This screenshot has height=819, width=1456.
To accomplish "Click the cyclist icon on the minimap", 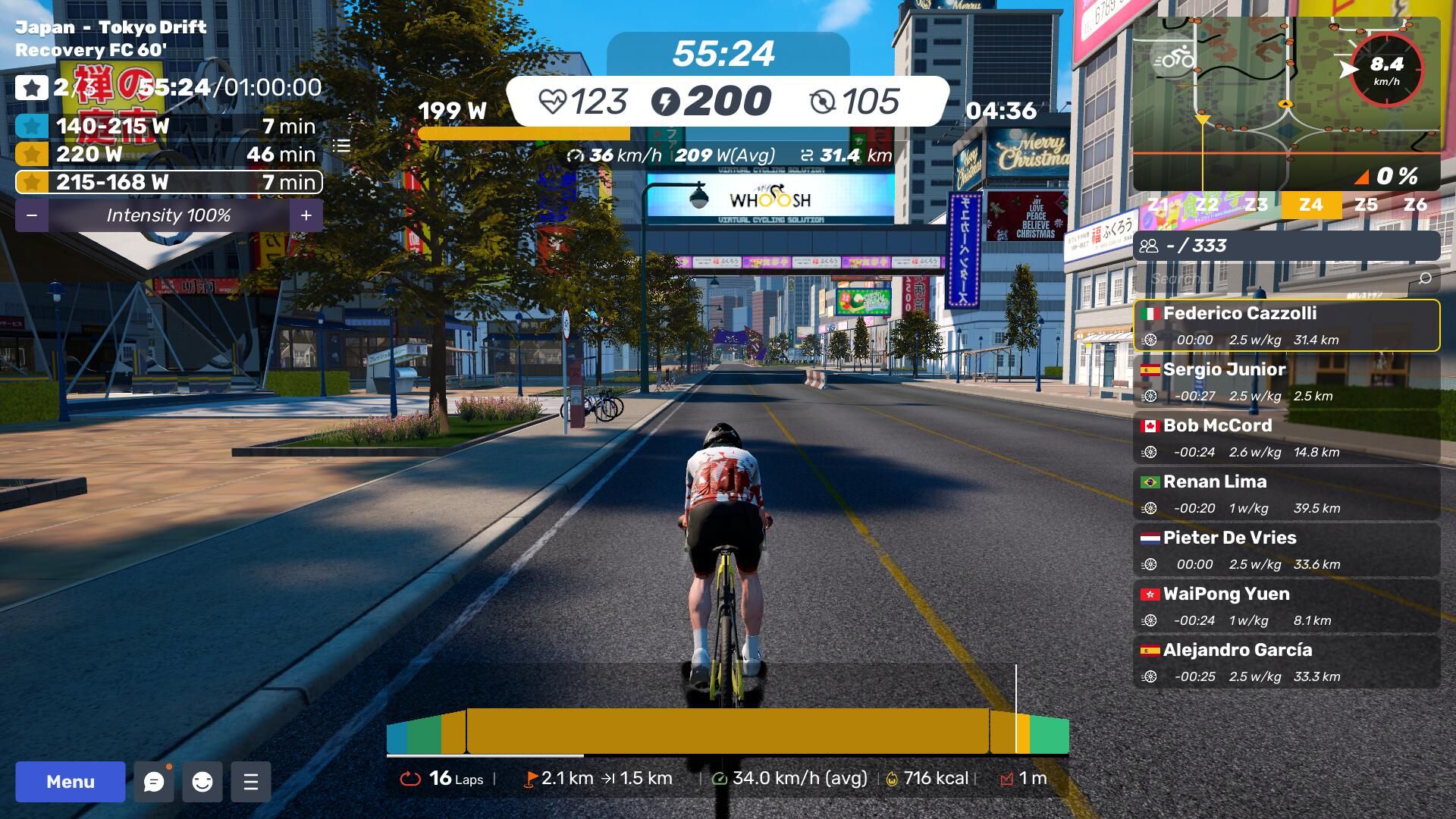I will pos(1174,58).
